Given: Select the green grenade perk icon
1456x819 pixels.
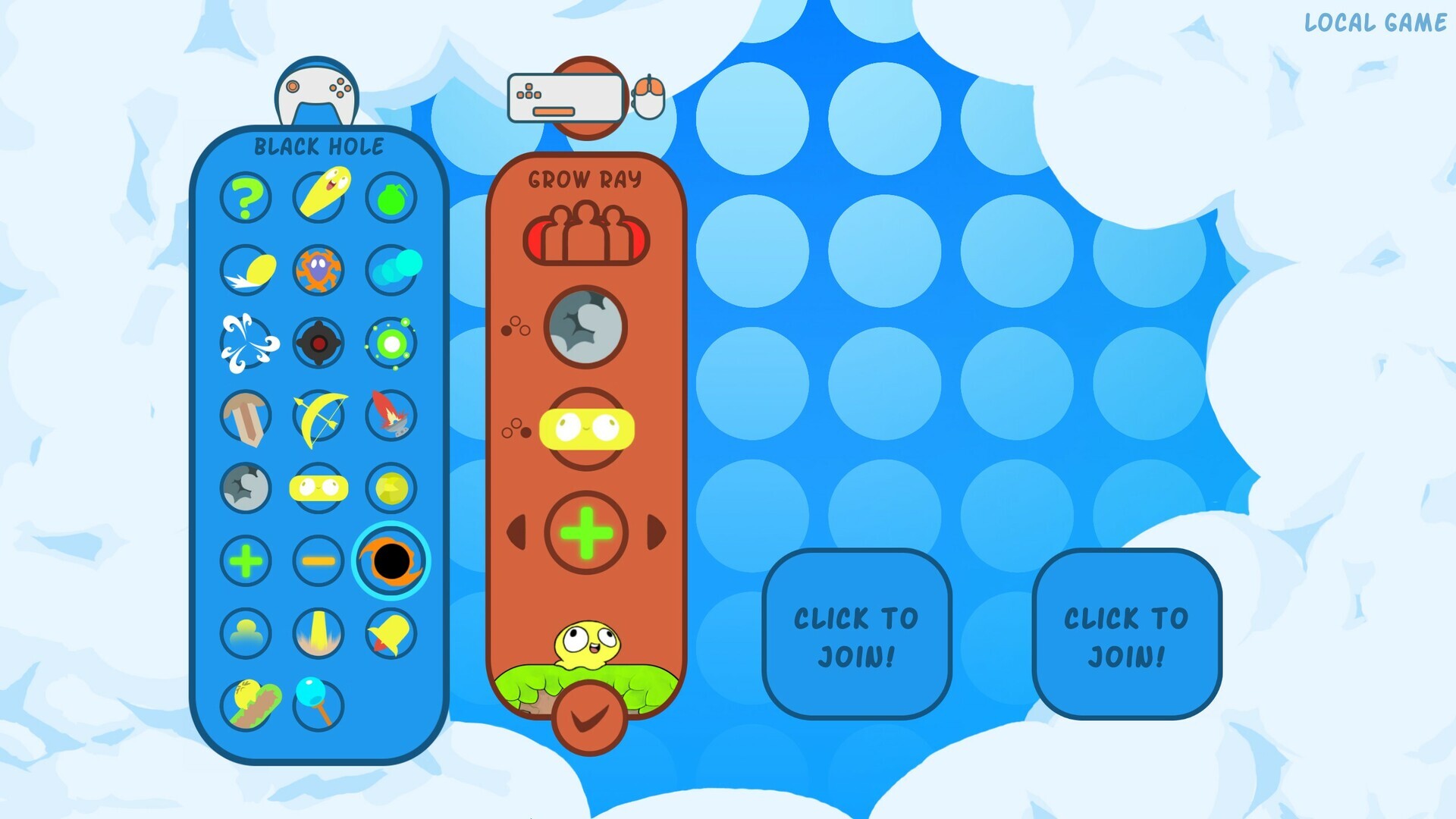Looking at the screenshot, I should pyautogui.click(x=391, y=197).
